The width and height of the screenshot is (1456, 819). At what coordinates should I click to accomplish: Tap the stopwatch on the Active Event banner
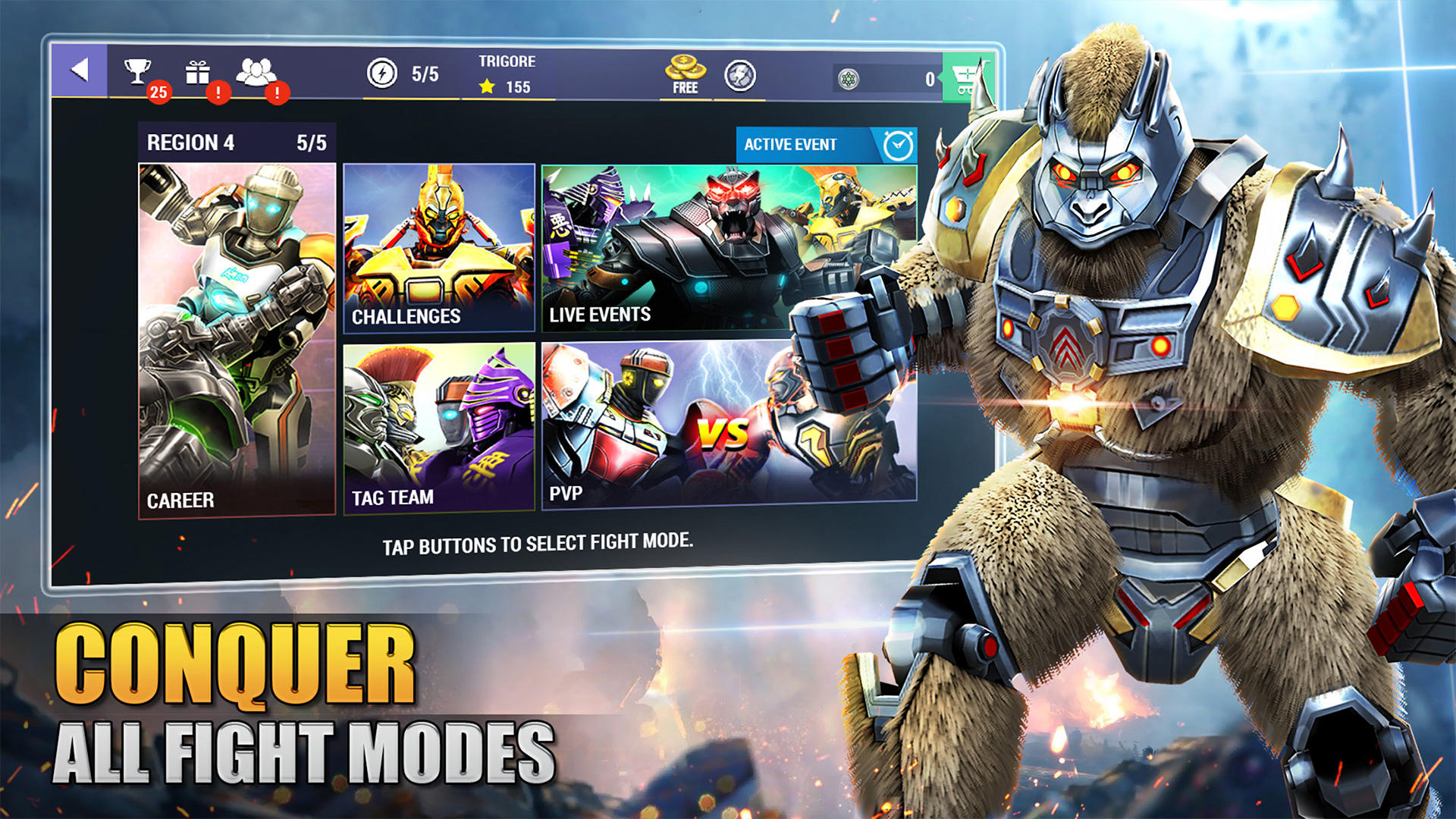coord(895,143)
